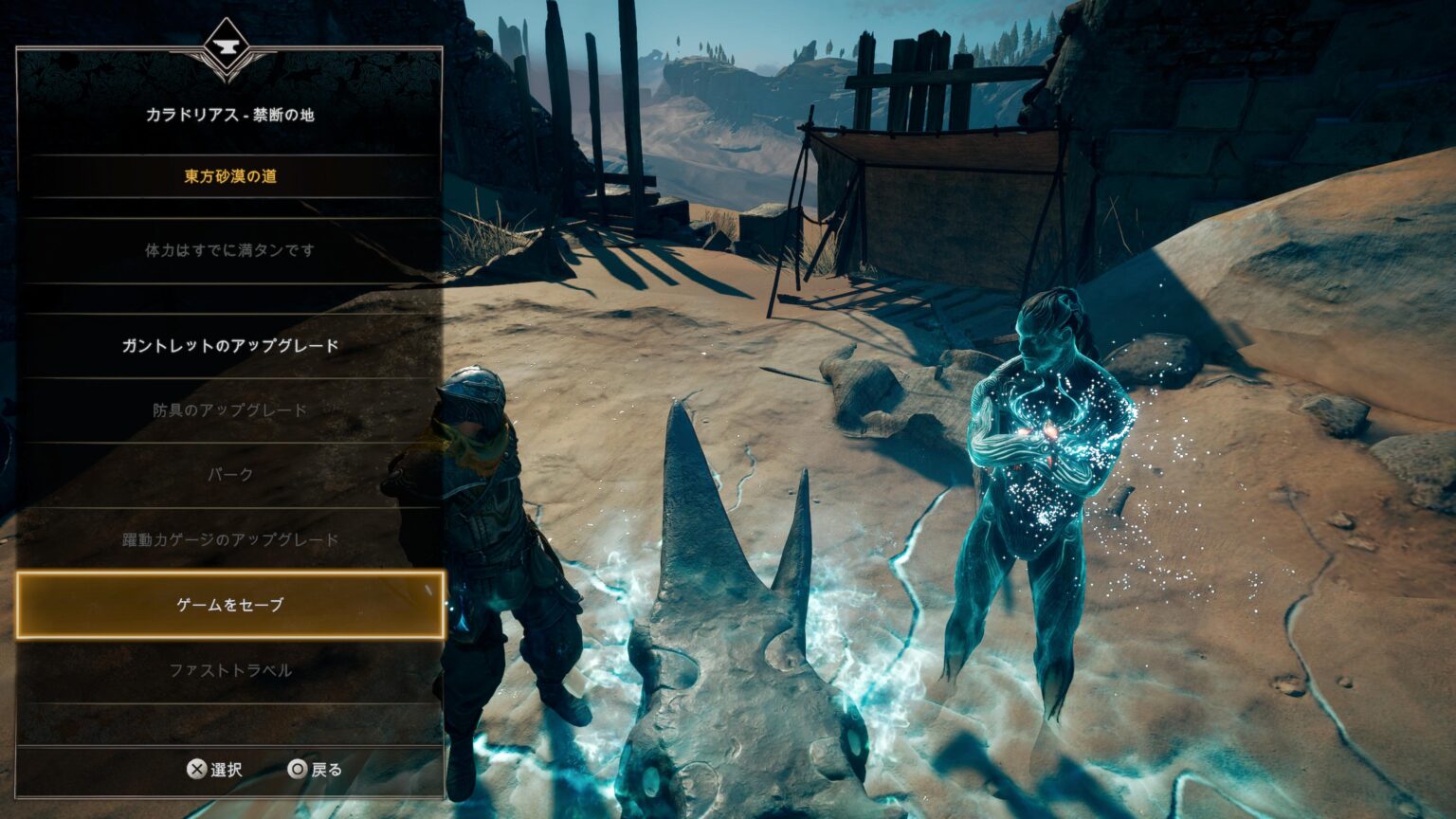Screen dimensions: 1456x819
Task: Select the ゲームをセーブ menu entry
Action: [230, 605]
